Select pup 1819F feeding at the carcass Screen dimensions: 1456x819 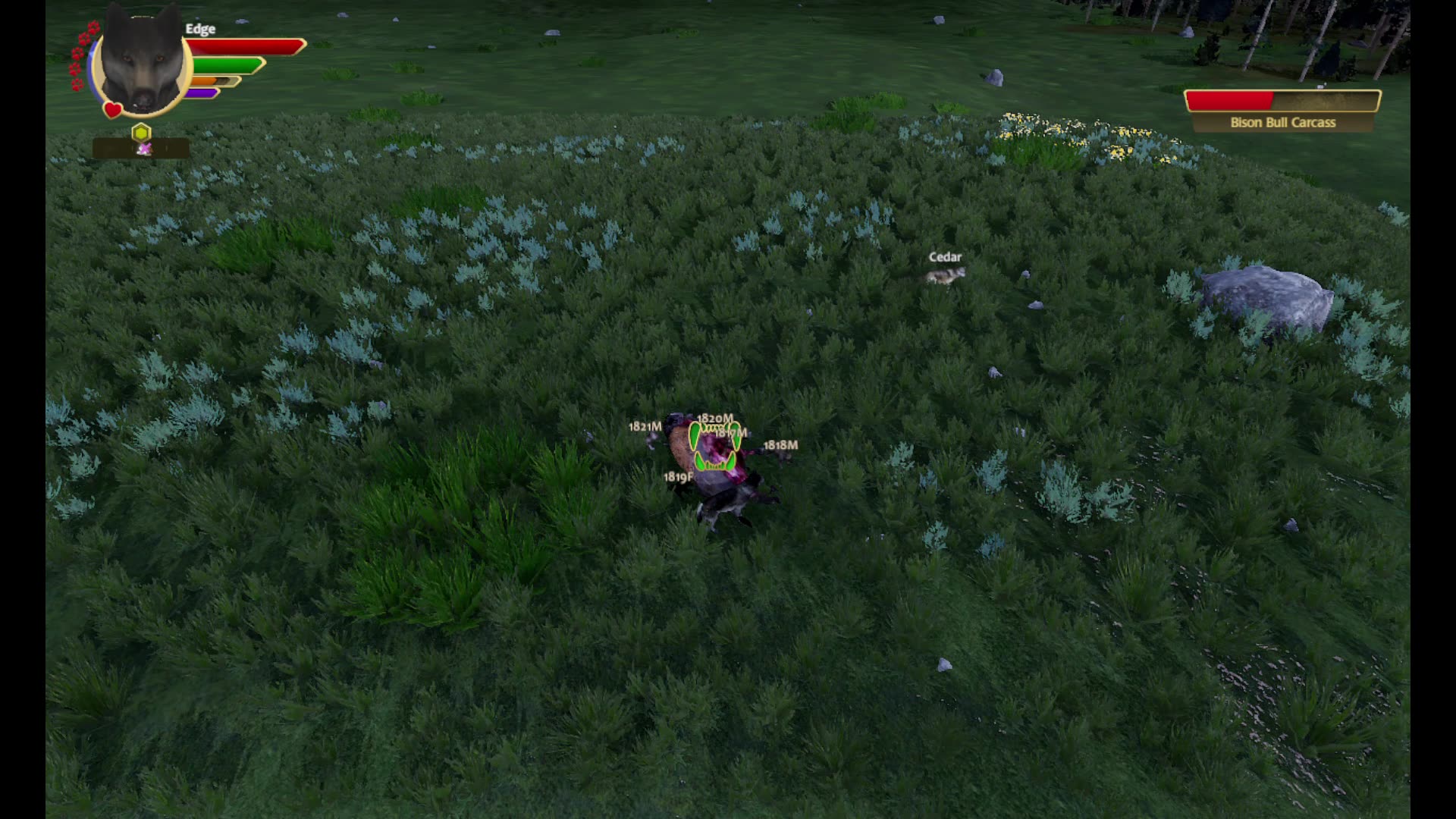point(679,478)
